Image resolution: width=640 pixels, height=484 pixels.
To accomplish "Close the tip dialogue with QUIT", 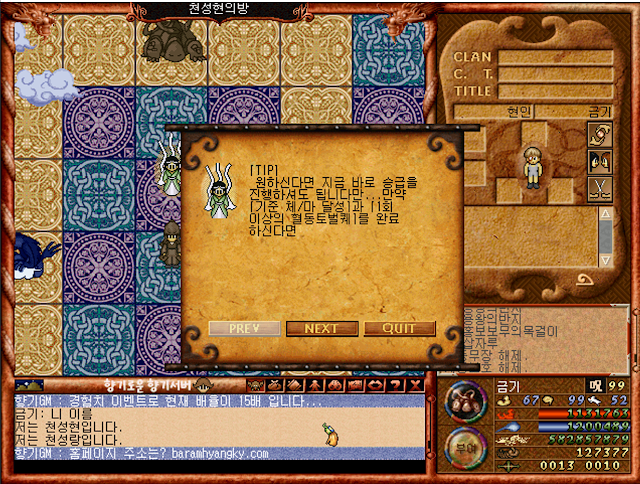I will (399, 328).
